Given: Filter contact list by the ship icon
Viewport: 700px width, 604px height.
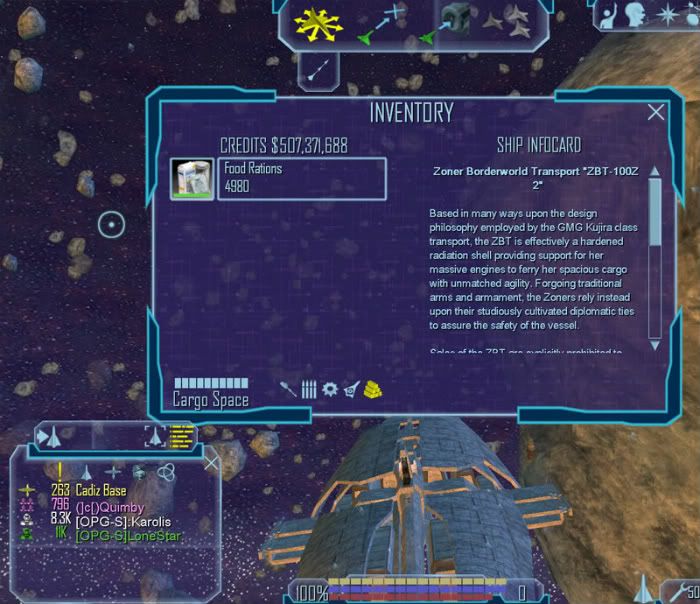Looking at the screenshot, I should point(86,472).
